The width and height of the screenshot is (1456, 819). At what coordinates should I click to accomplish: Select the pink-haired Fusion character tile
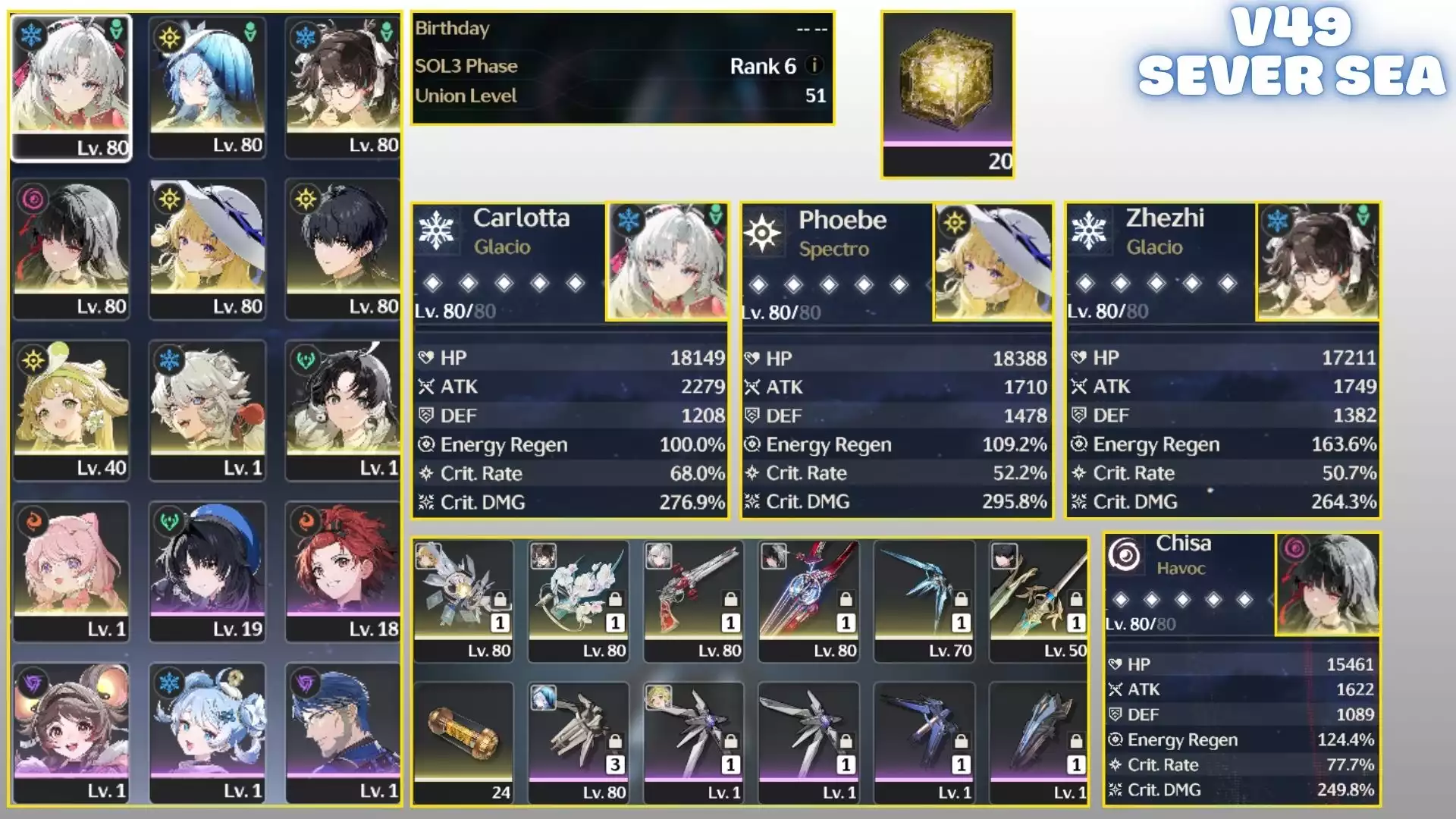pos(71,571)
